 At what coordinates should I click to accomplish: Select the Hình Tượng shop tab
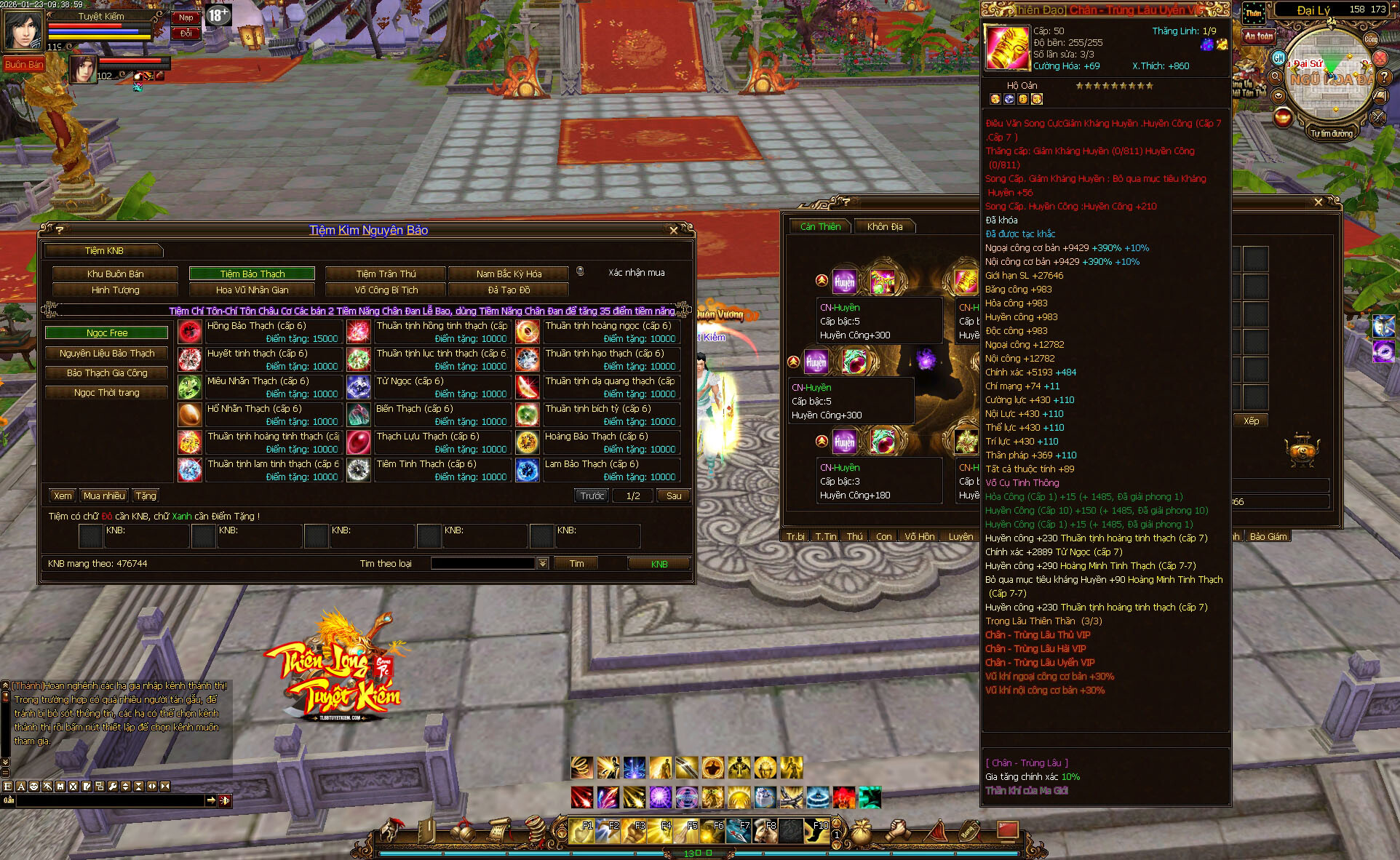[x=115, y=290]
